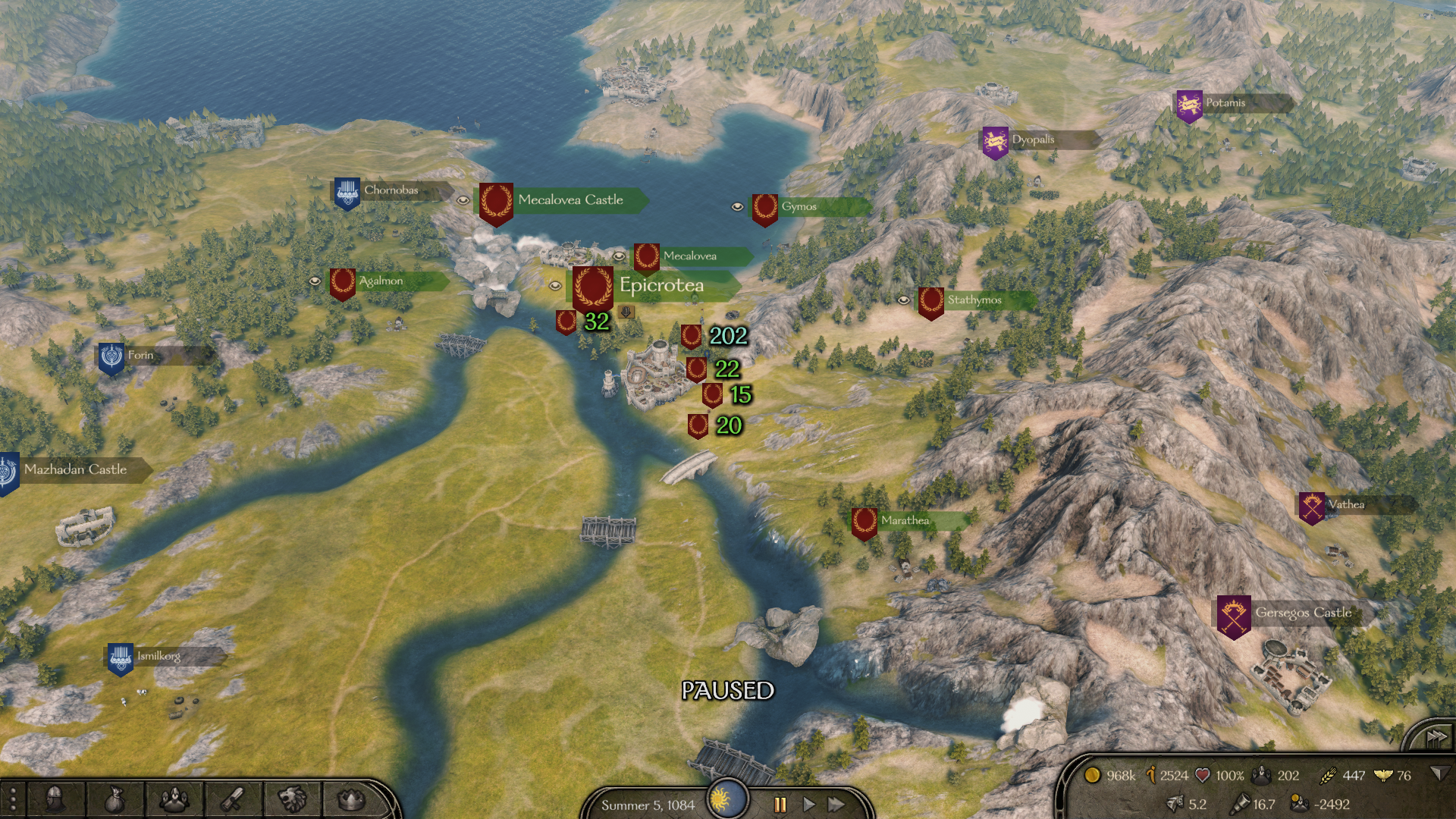Resume time with the play button
Viewport: 1456px width, 819px height.
tap(808, 805)
